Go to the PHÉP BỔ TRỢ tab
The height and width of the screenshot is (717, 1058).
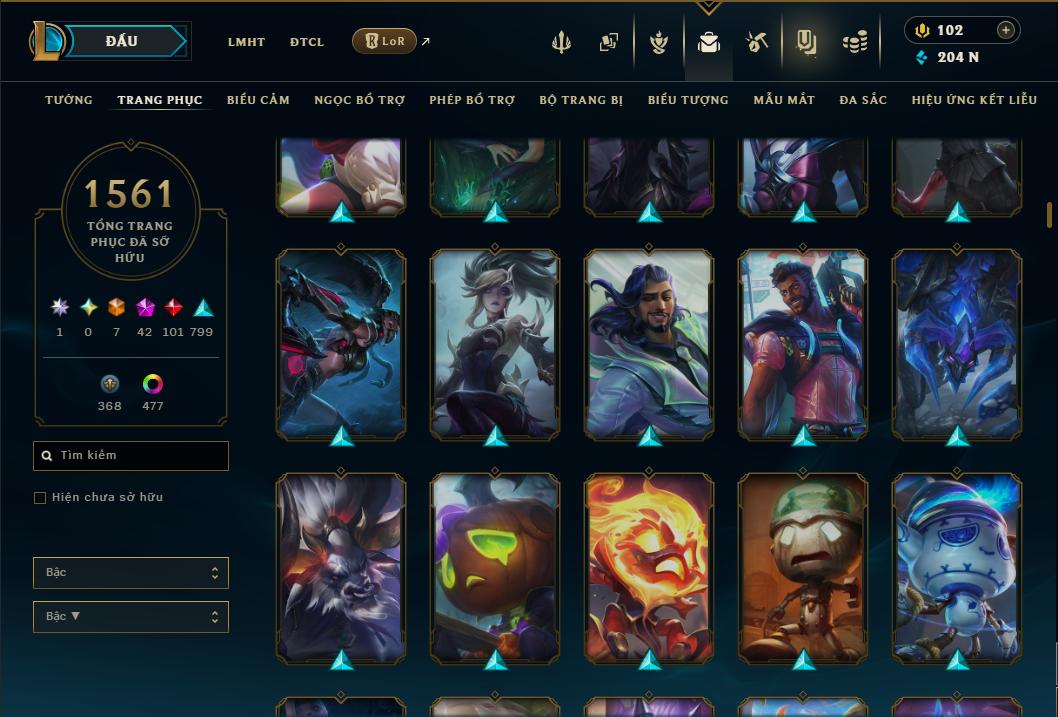click(472, 100)
